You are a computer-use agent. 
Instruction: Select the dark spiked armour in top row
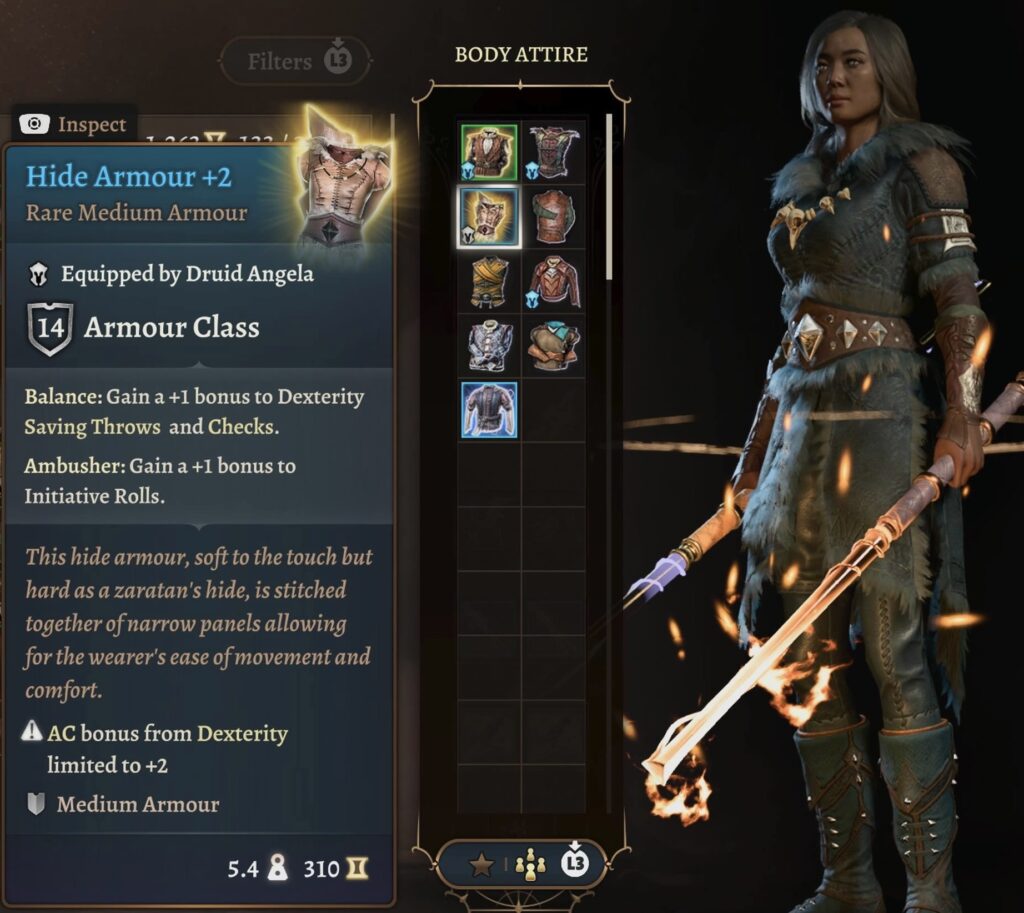pos(553,152)
